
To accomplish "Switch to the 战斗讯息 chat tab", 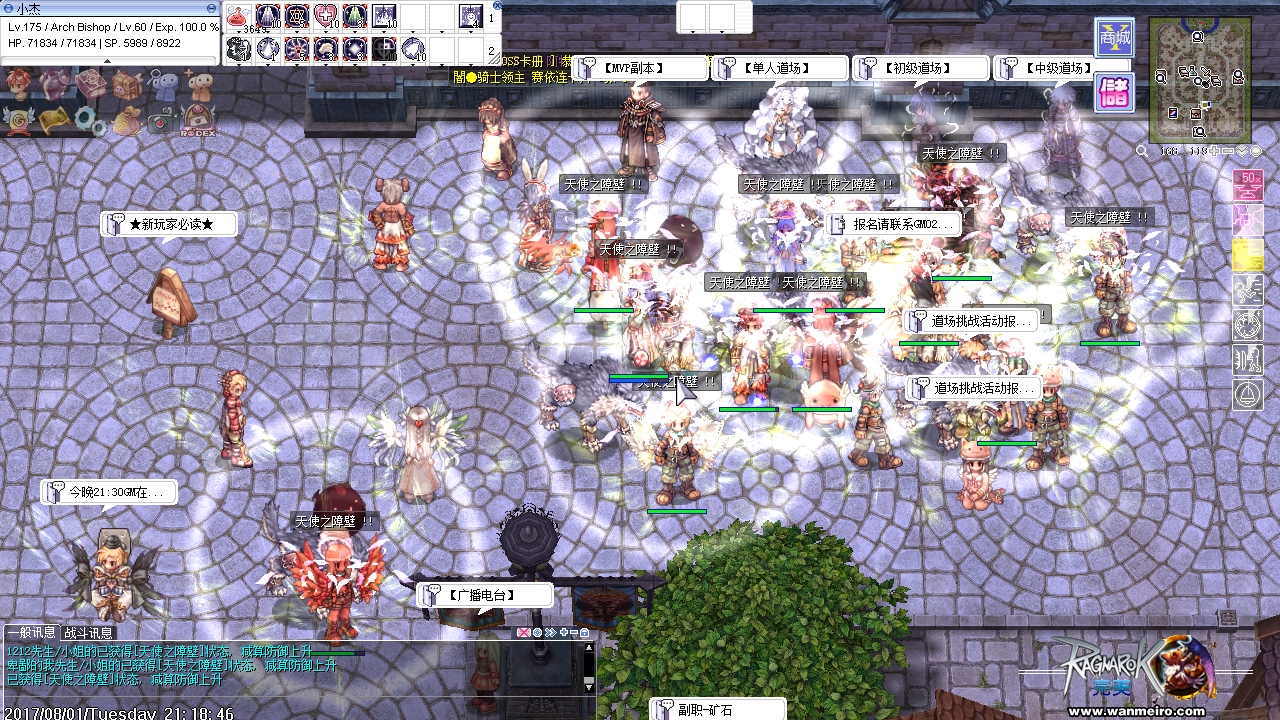I will tap(89, 633).
